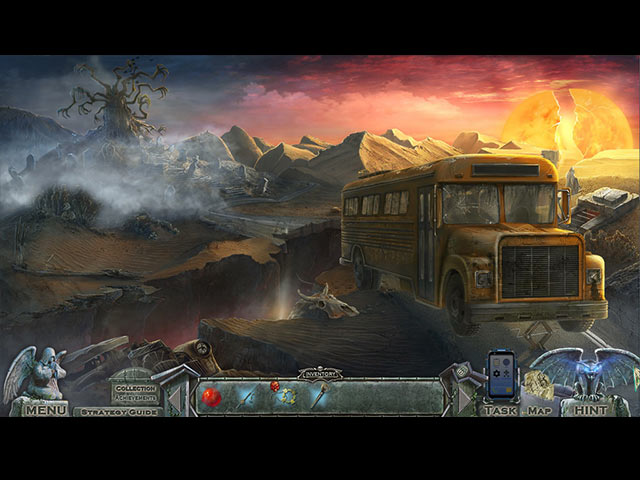Show the Achievements list

click(135, 397)
